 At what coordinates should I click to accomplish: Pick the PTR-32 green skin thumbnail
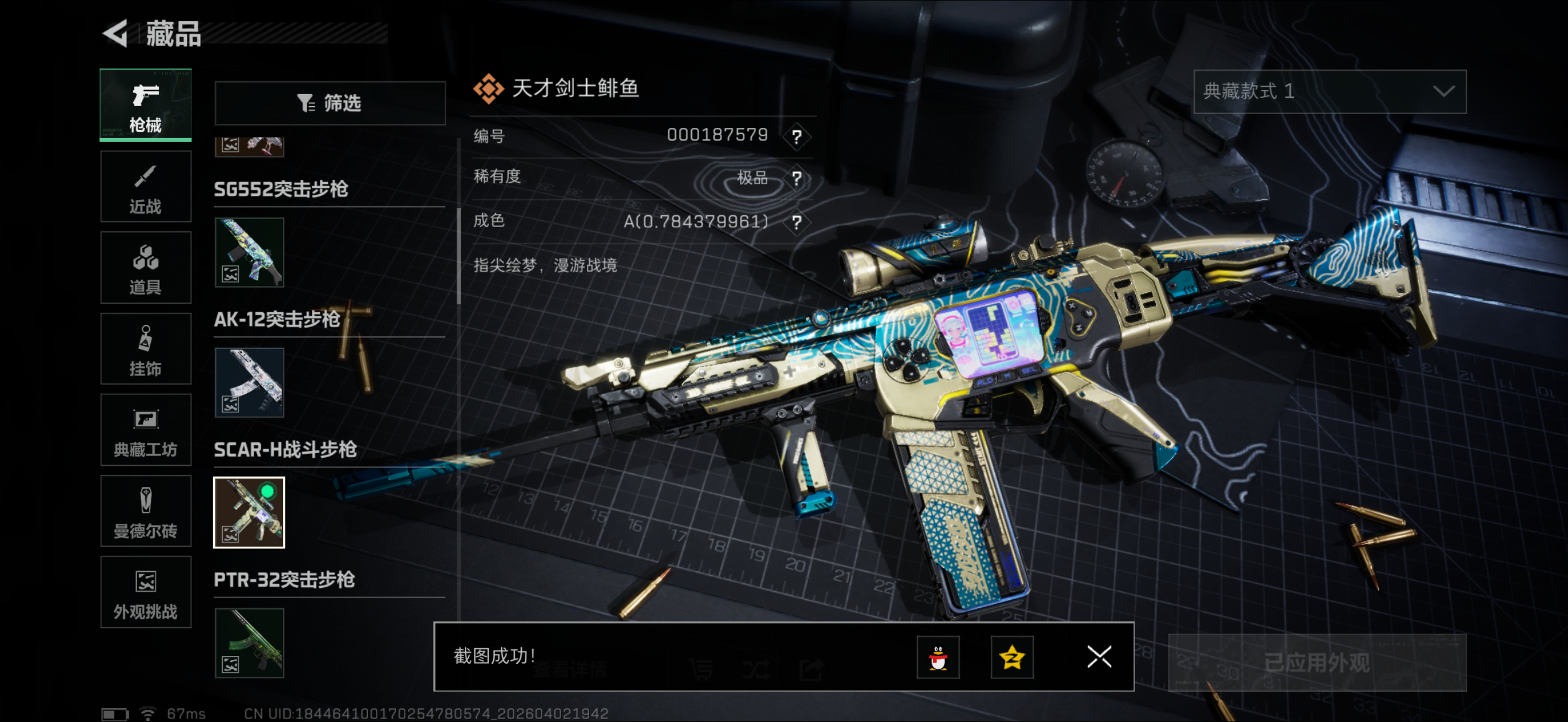[249, 643]
